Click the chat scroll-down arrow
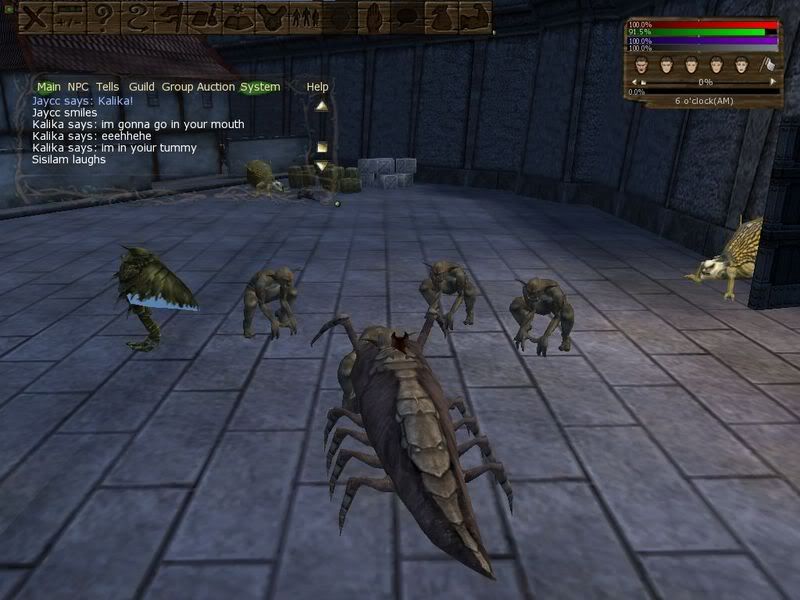This screenshot has width=800, height=600. click(321, 165)
